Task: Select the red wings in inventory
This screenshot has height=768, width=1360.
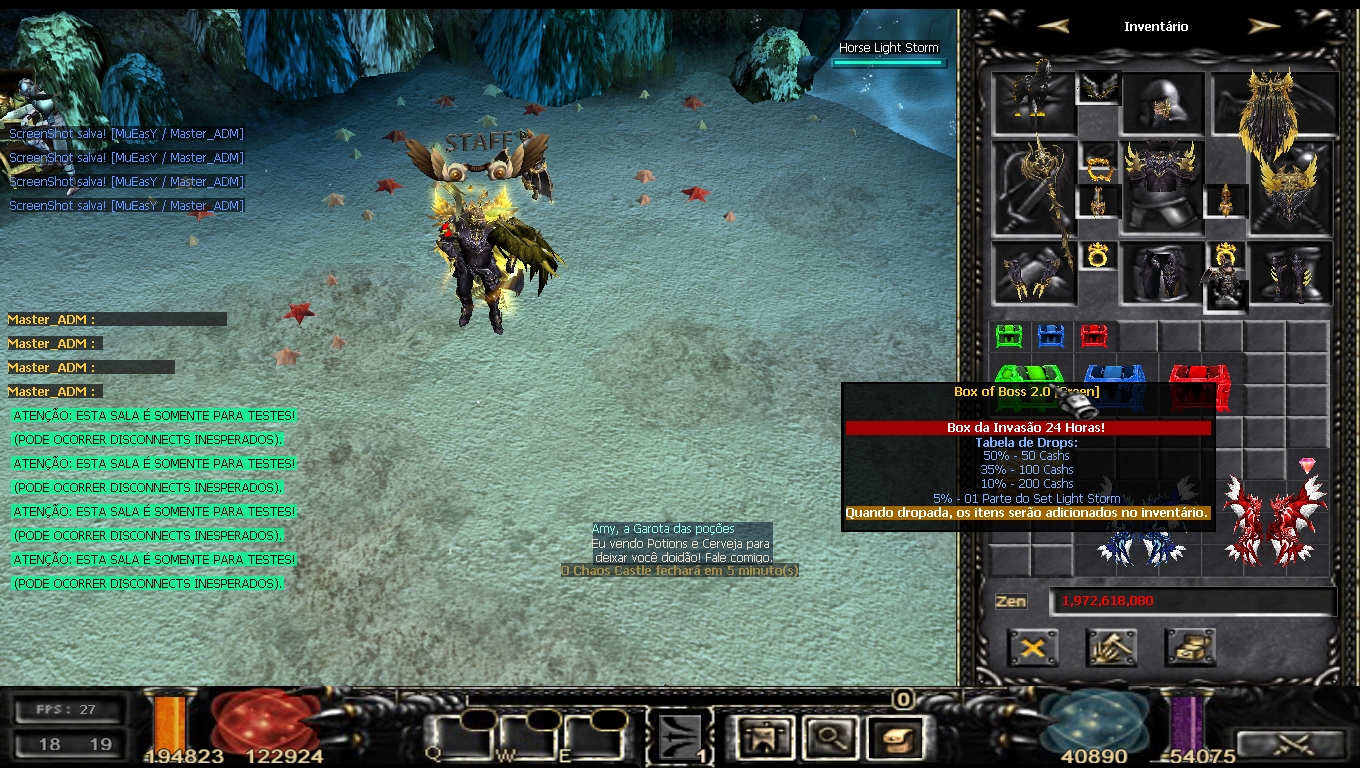Action: pos(1273,520)
